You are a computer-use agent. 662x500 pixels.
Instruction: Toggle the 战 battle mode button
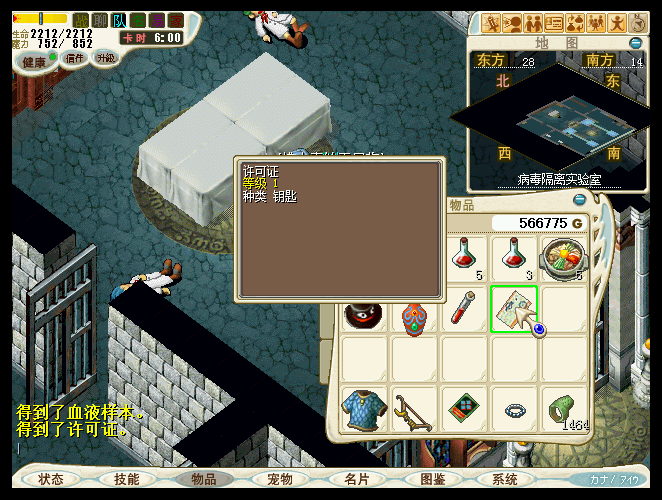coord(80,20)
